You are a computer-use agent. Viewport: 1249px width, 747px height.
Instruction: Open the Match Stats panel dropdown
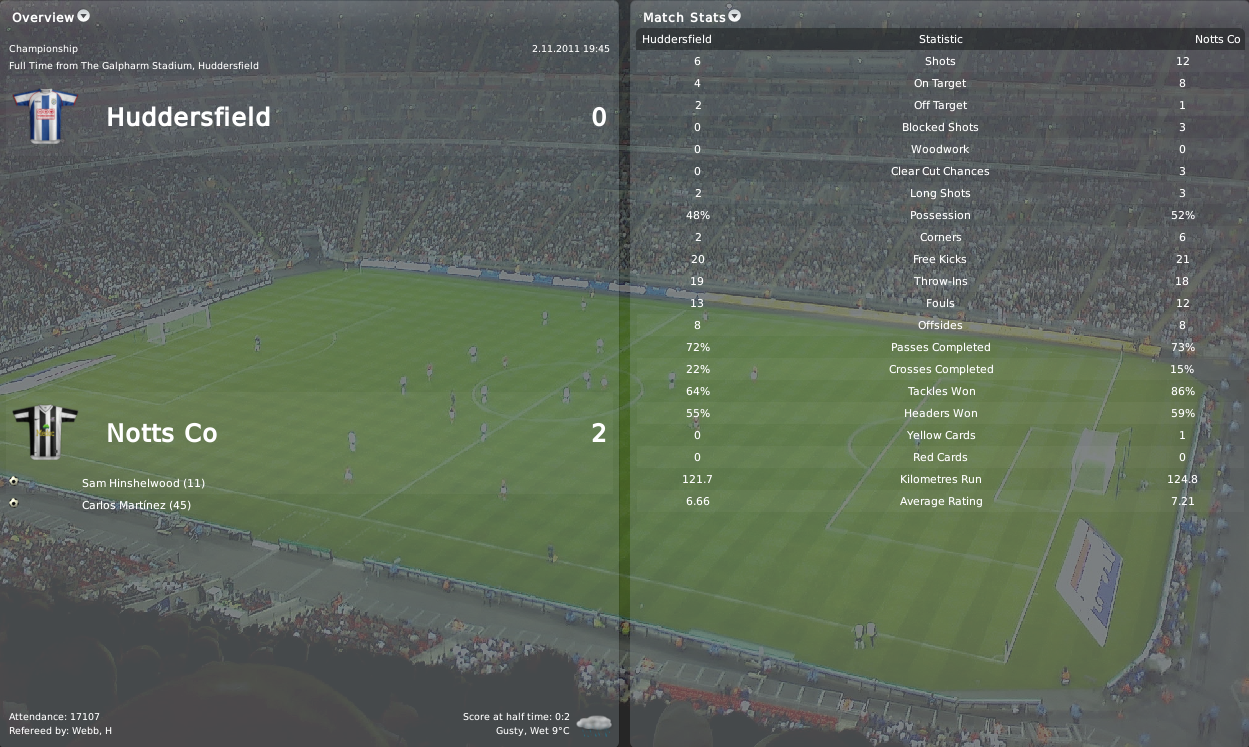coord(735,16)
